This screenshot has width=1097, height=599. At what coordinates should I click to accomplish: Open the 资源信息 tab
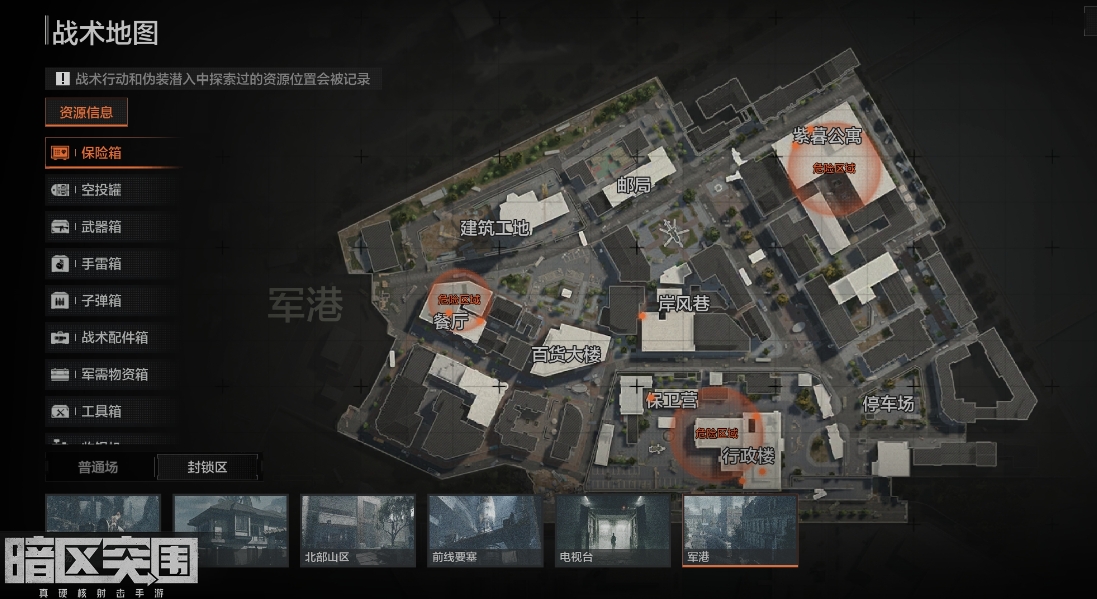click(86, 112)
